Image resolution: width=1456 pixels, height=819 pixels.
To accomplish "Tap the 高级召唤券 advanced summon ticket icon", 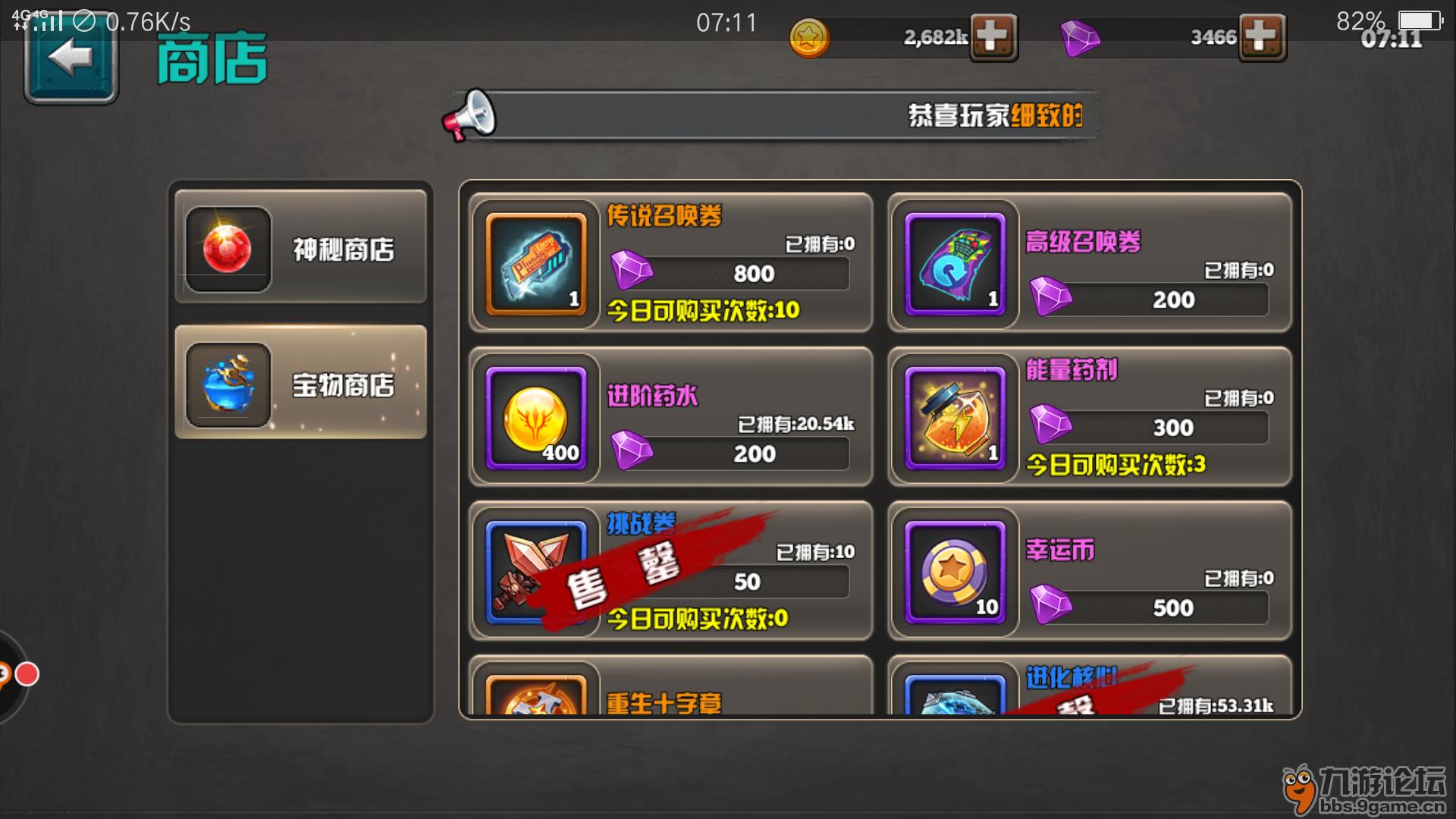I will click(x=953, y=263).
